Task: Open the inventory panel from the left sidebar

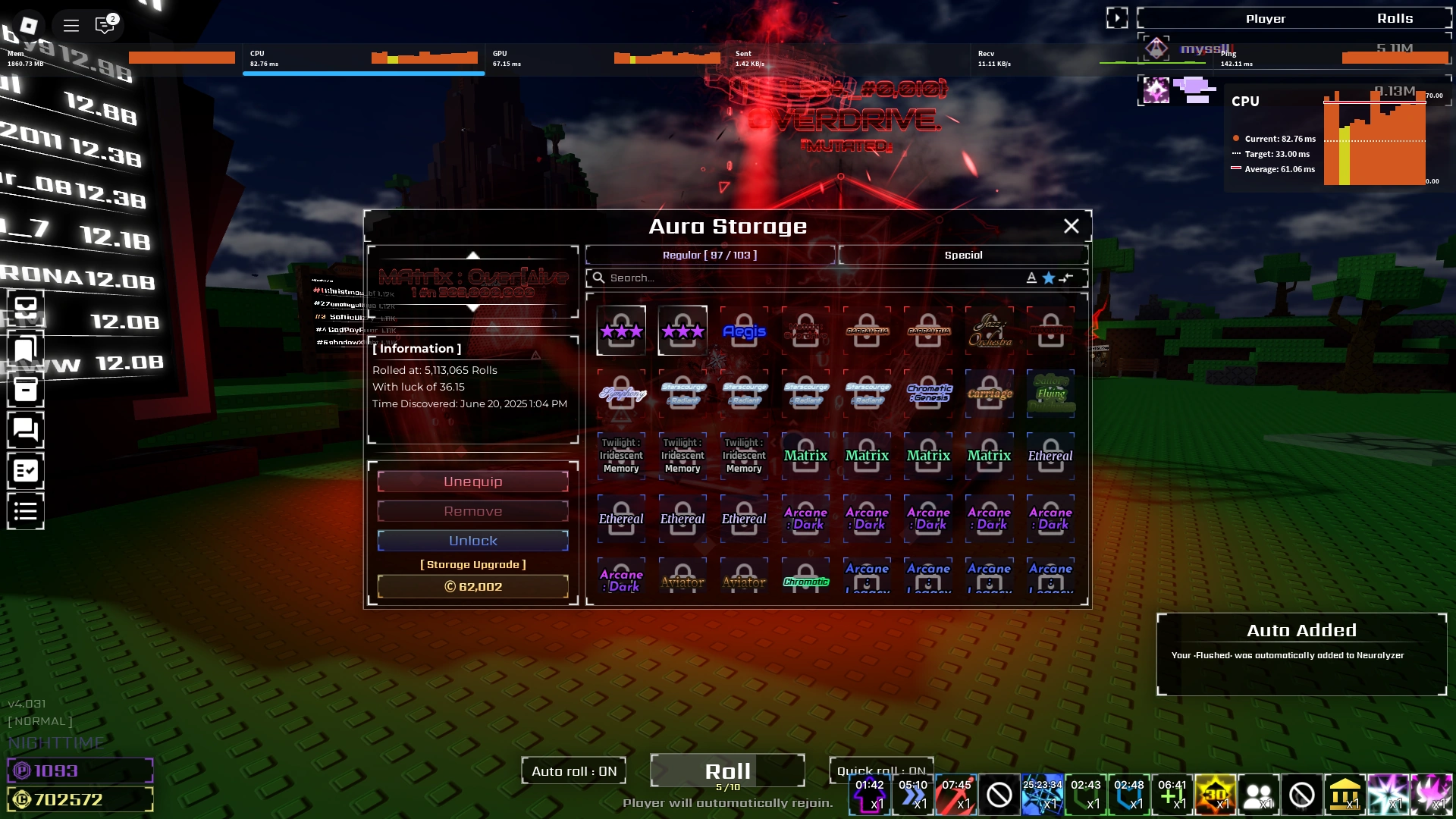Action: [25, 307]
